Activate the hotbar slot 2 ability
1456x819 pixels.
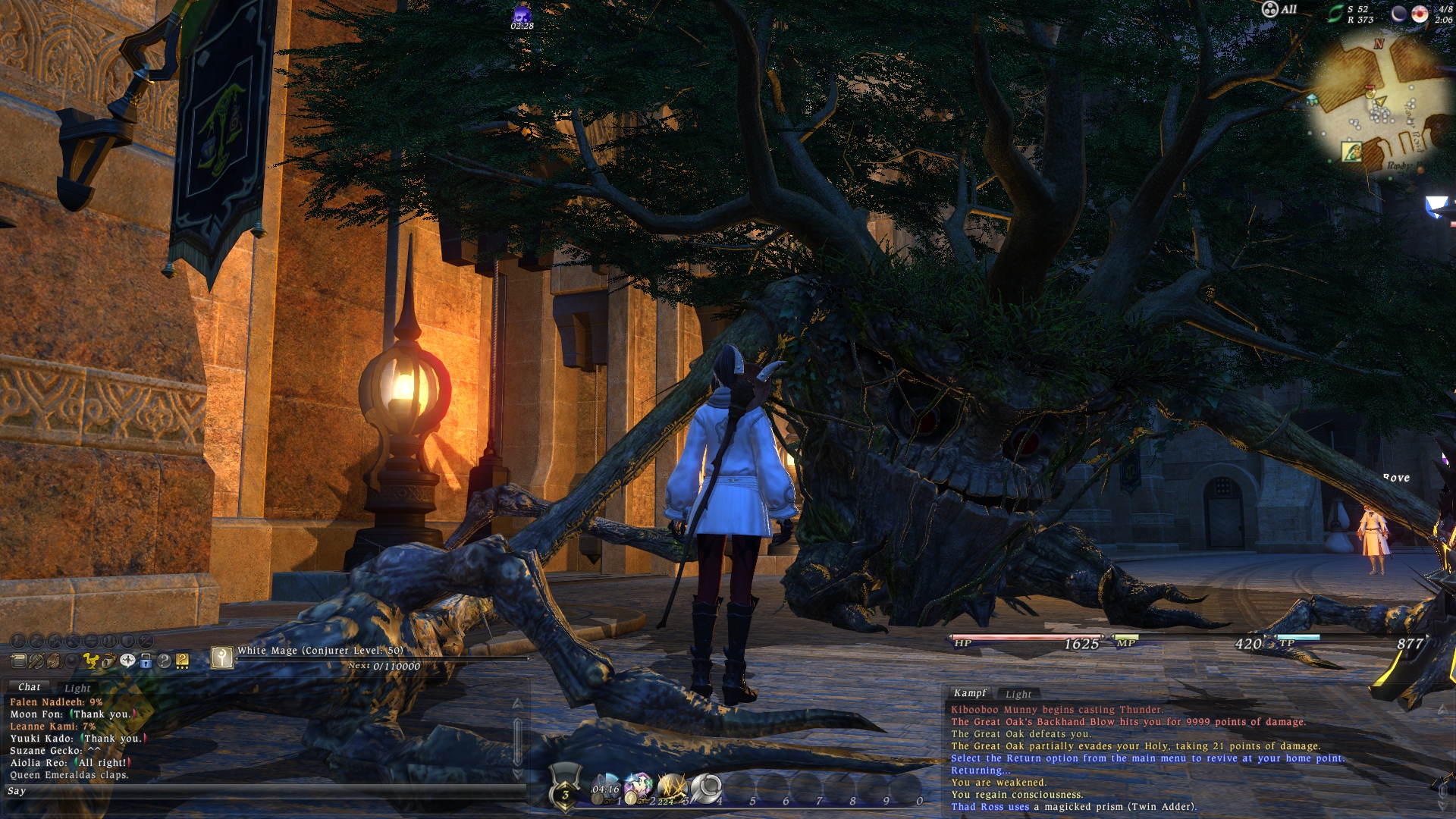[639, 789]
